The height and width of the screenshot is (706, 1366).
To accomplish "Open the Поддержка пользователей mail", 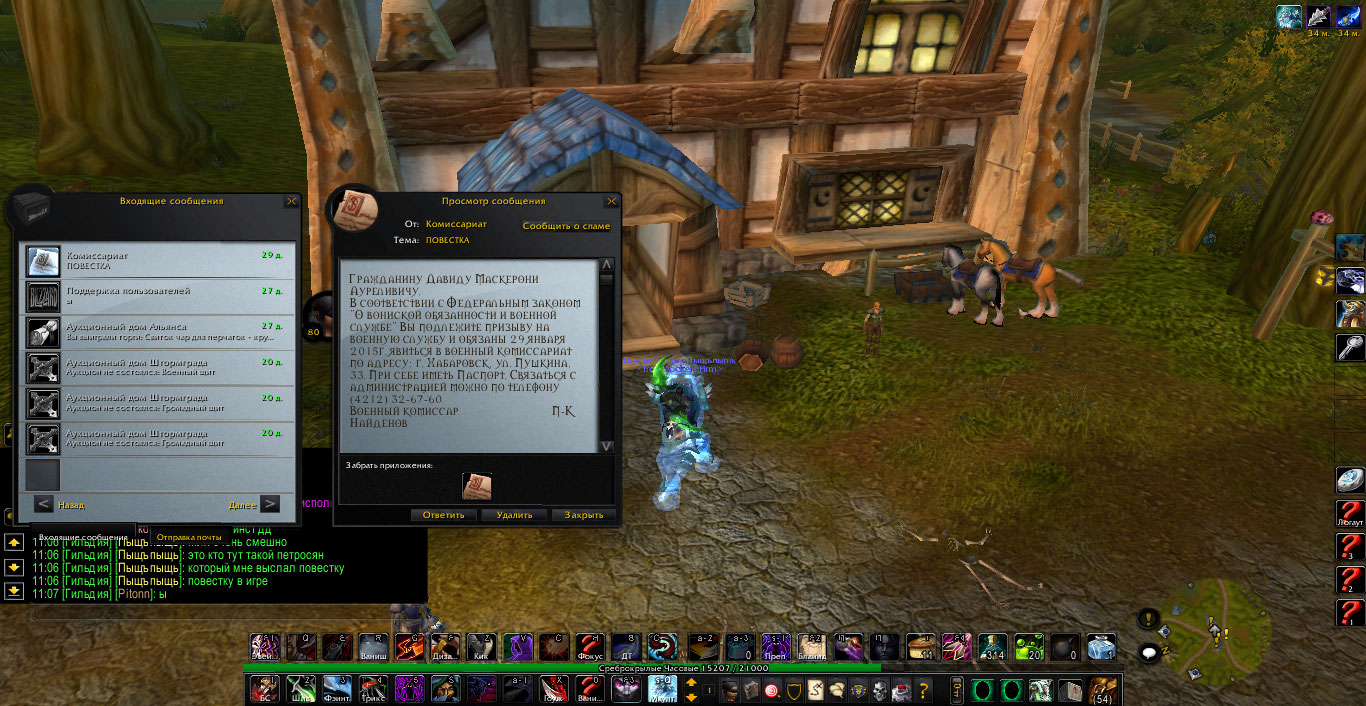I will 160,296.
